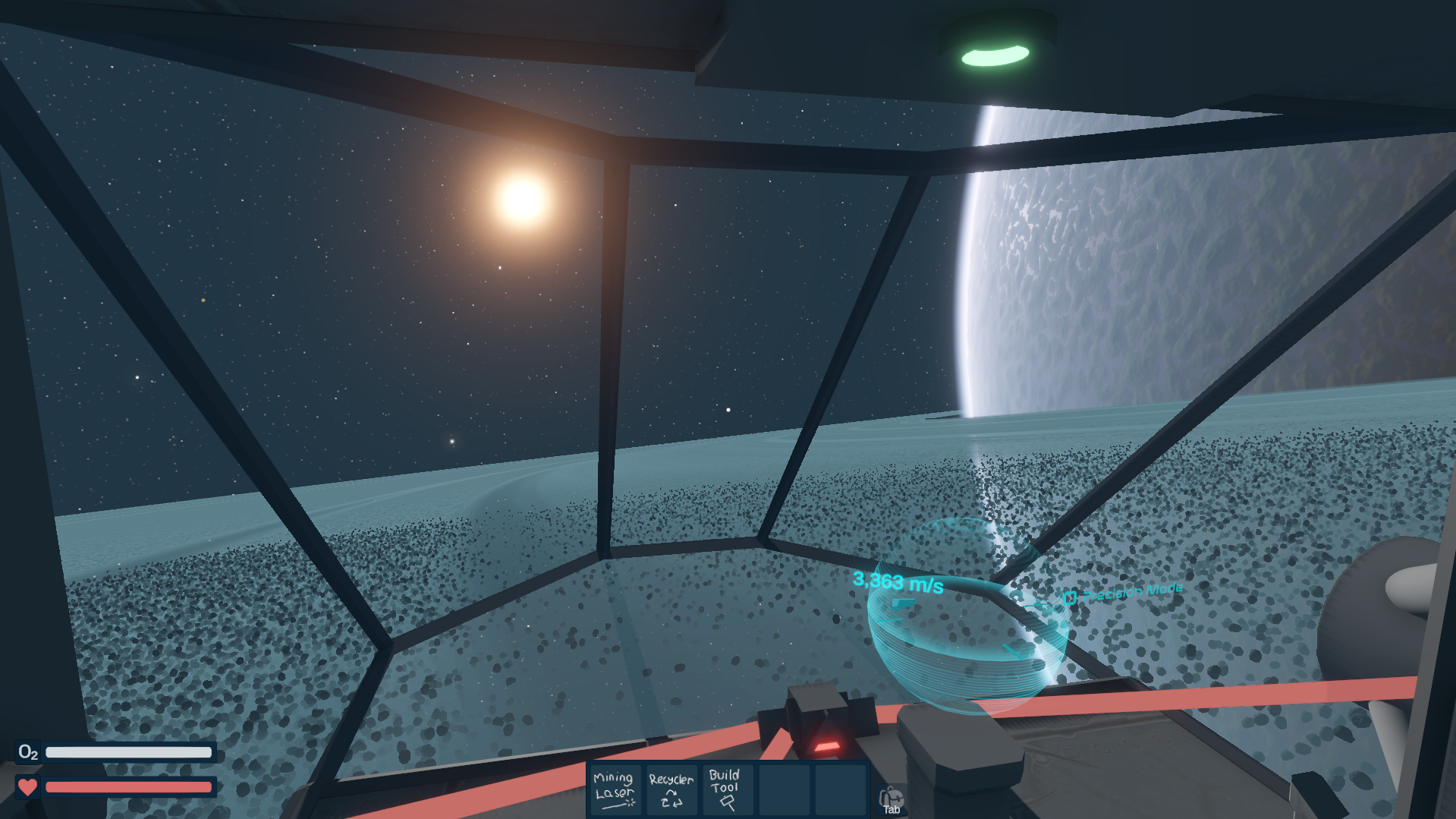Choose the Recycler tool slot
The width and height of the screenshot is (1456, 819).
tap(671, 790)
